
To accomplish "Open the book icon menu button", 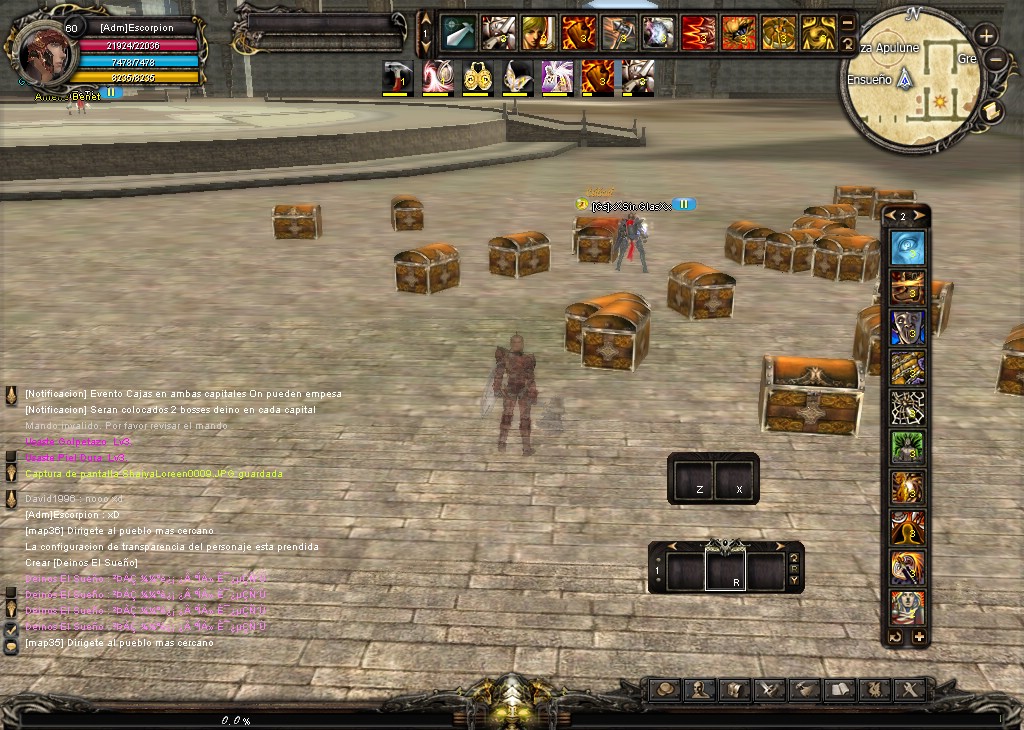I will coord(839,689).
